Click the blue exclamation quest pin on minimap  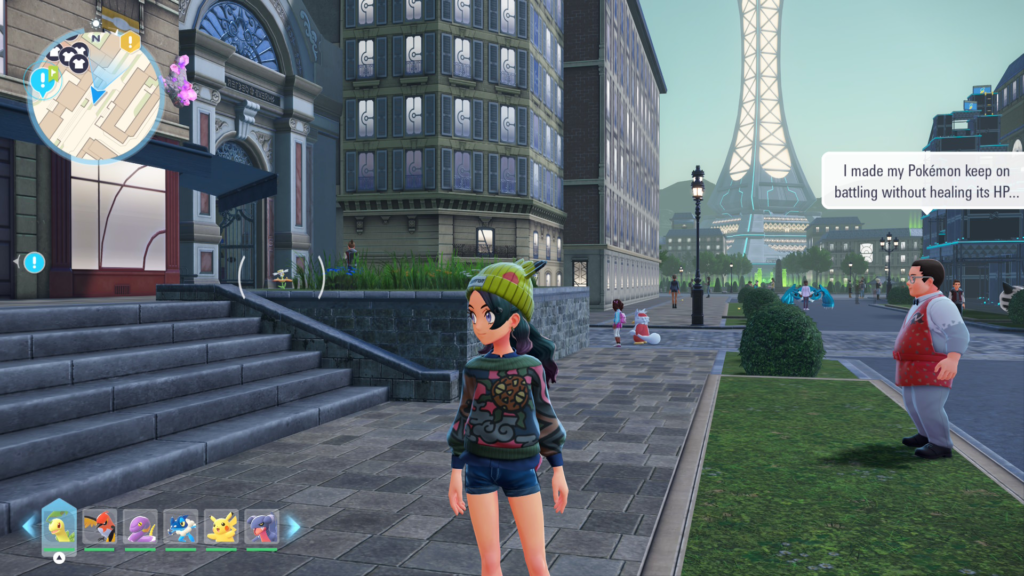point(42,79)
